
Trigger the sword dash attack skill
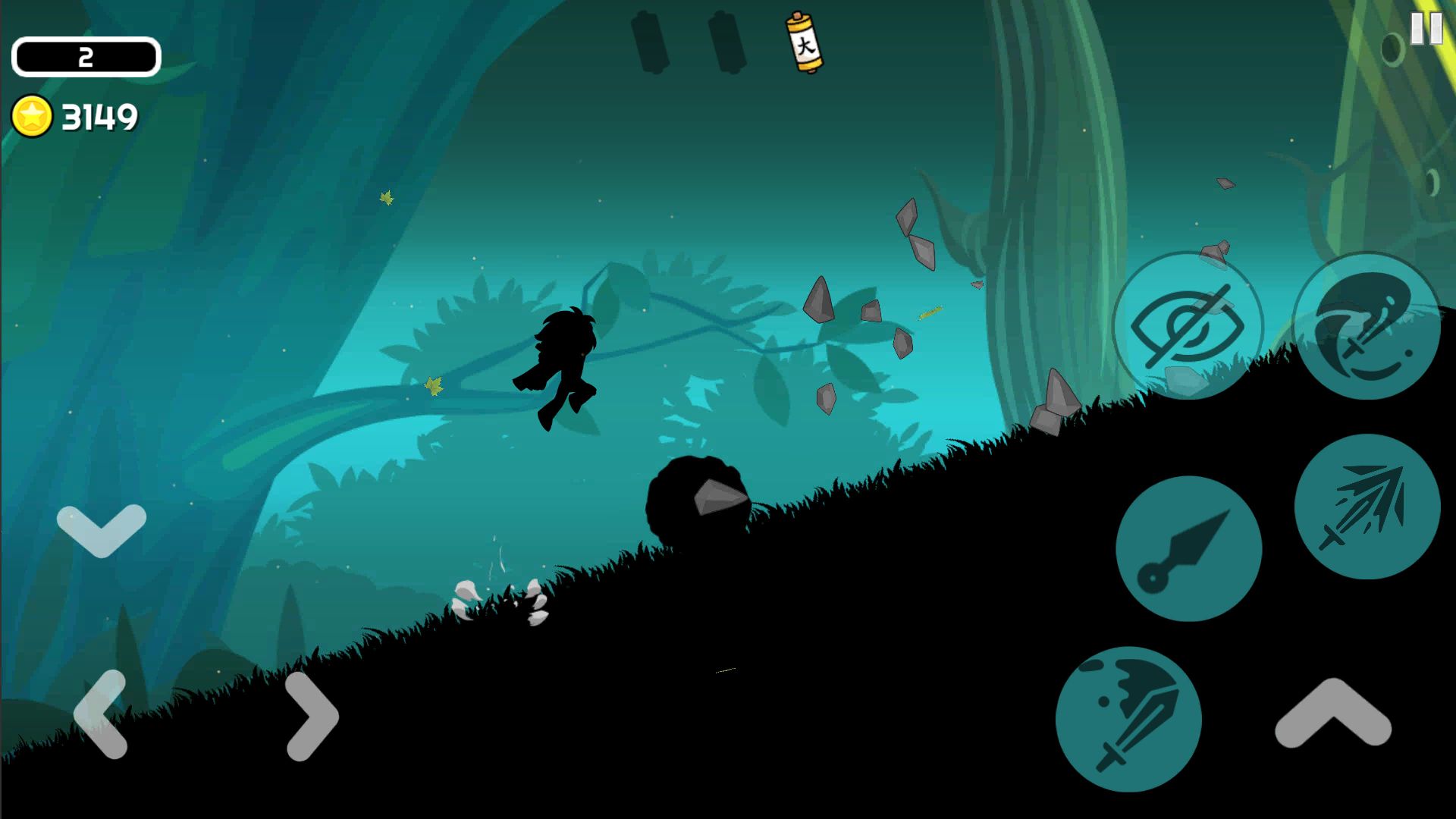[1367, 507]
